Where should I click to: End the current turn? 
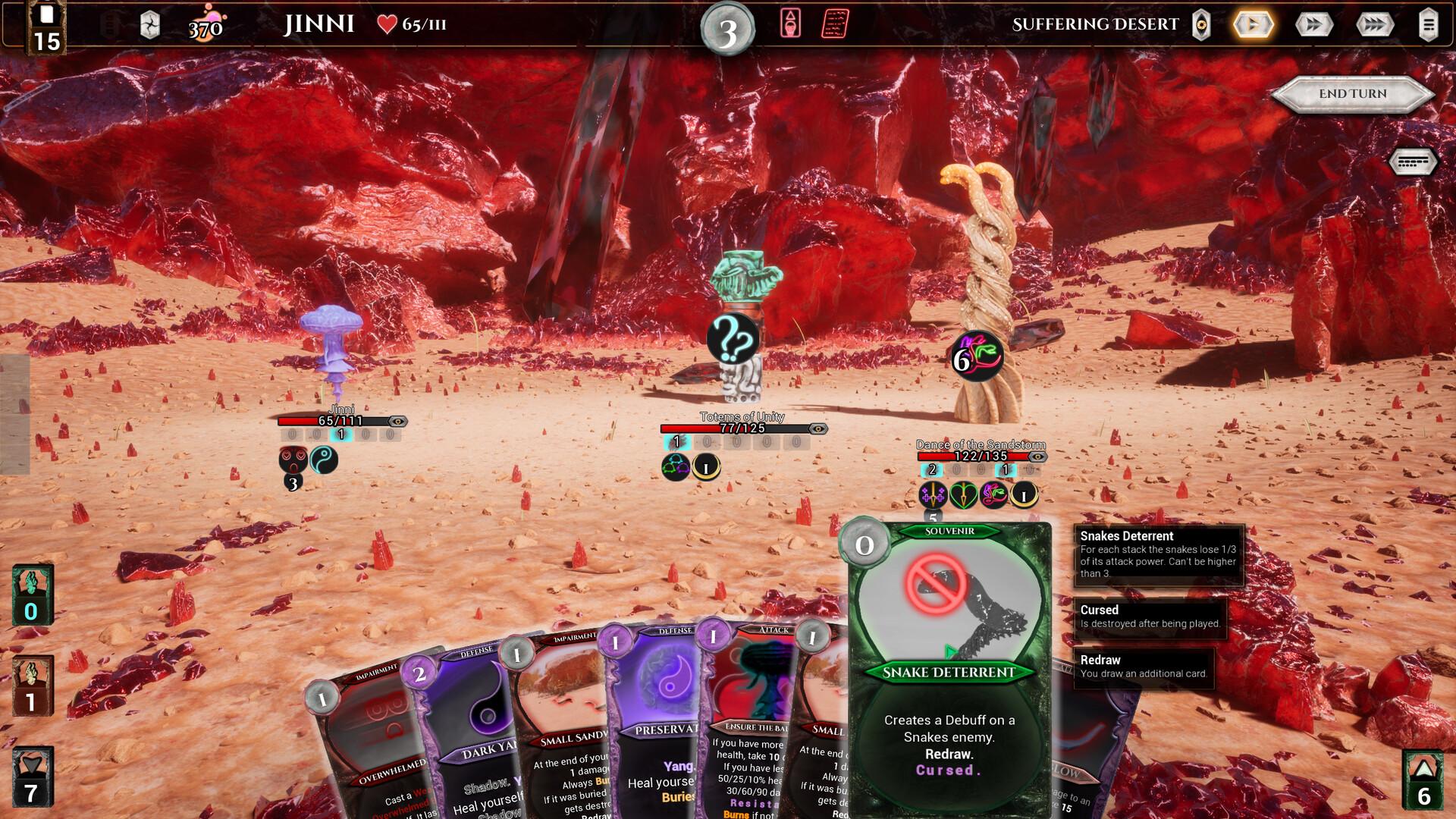(1352, 94)
